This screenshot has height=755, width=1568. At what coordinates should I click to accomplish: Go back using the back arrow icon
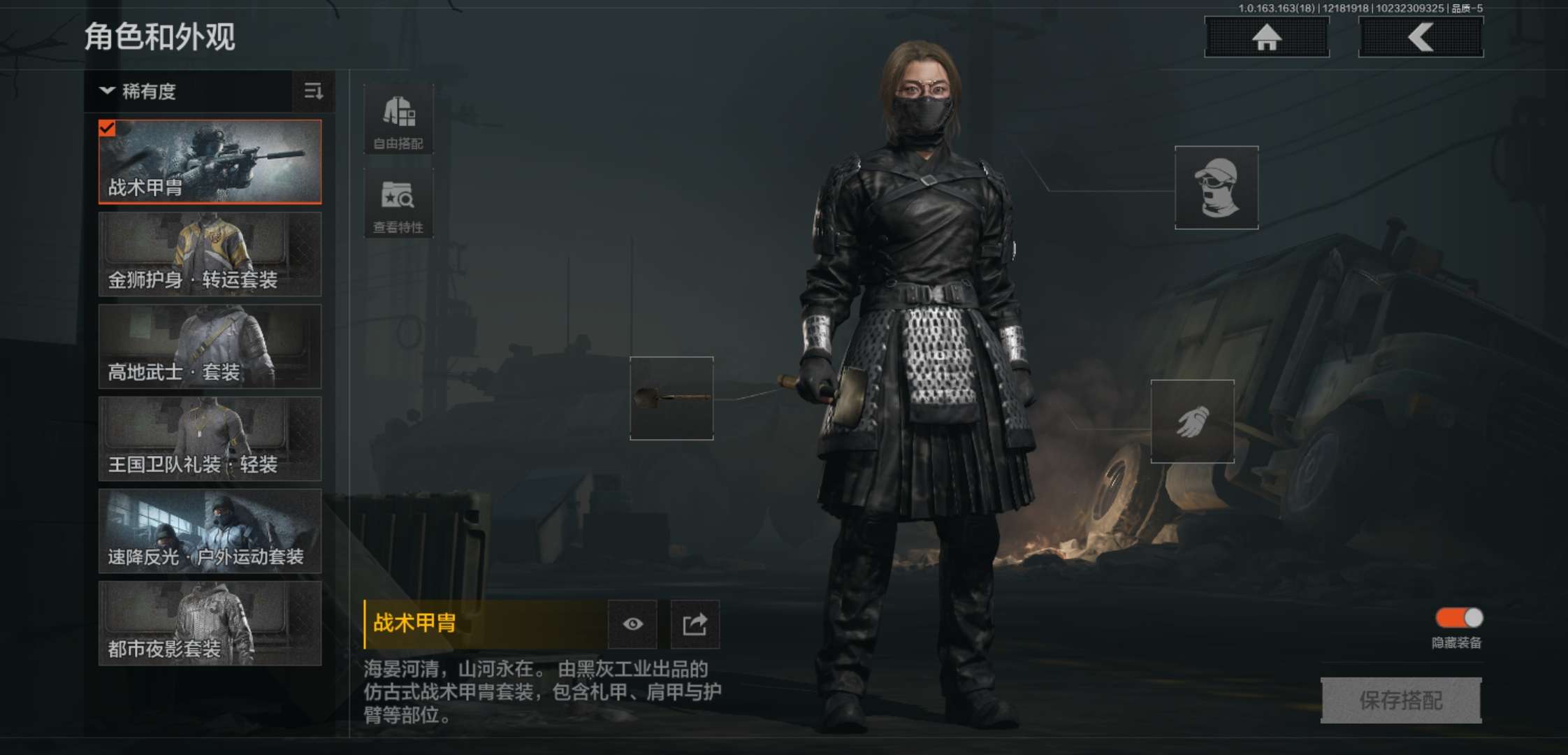point(1420,38)
